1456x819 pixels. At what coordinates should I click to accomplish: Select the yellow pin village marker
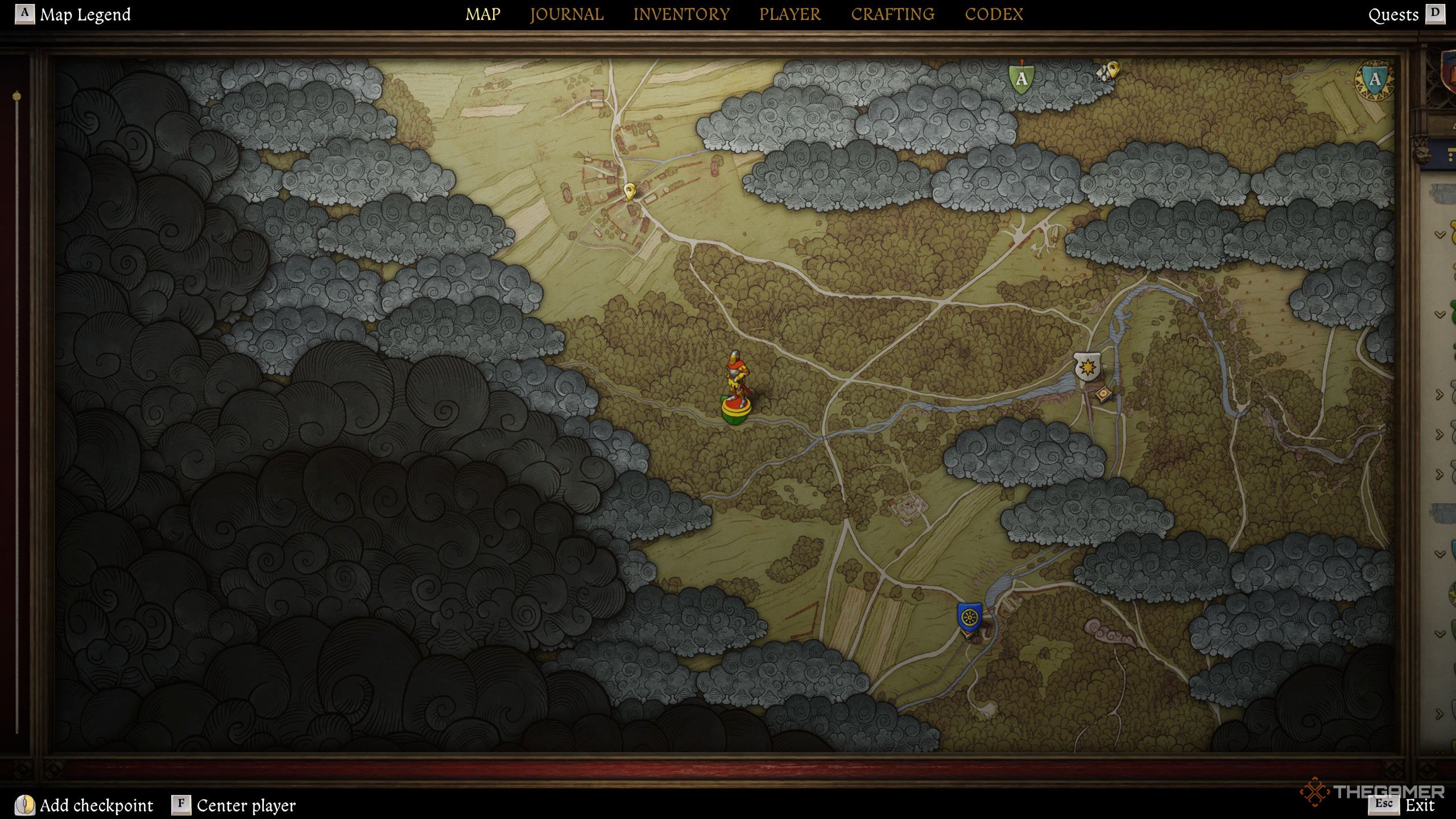point(629,191)
